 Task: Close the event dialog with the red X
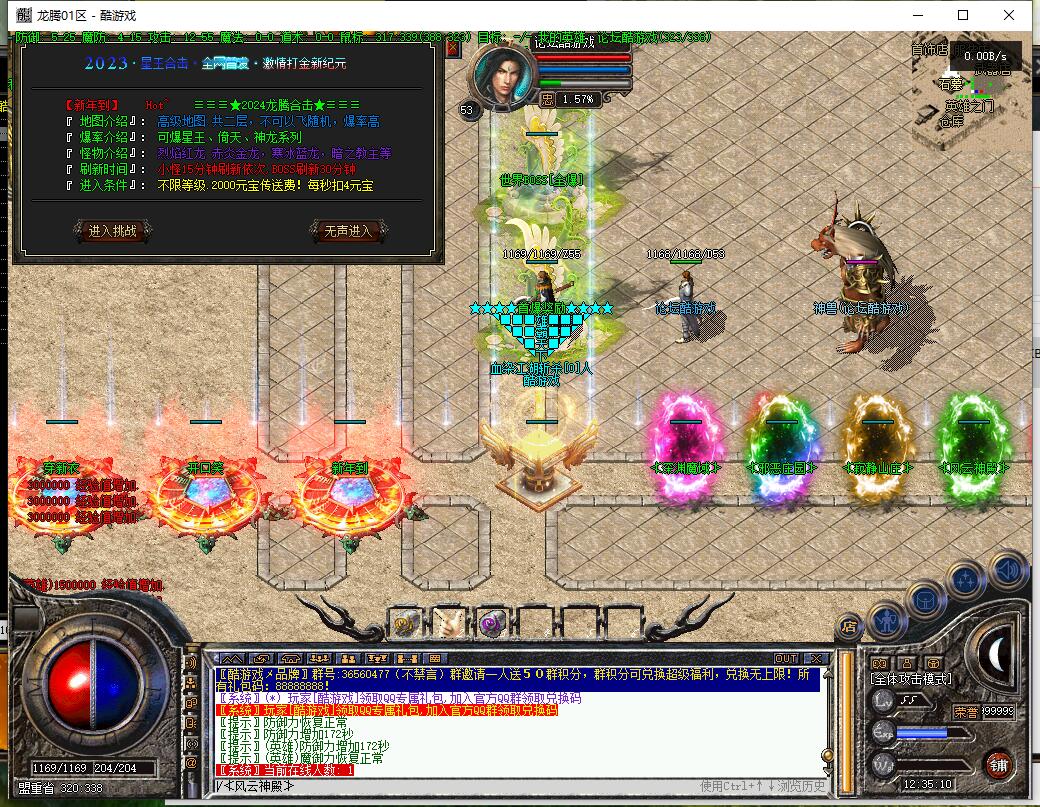(452, 47)
